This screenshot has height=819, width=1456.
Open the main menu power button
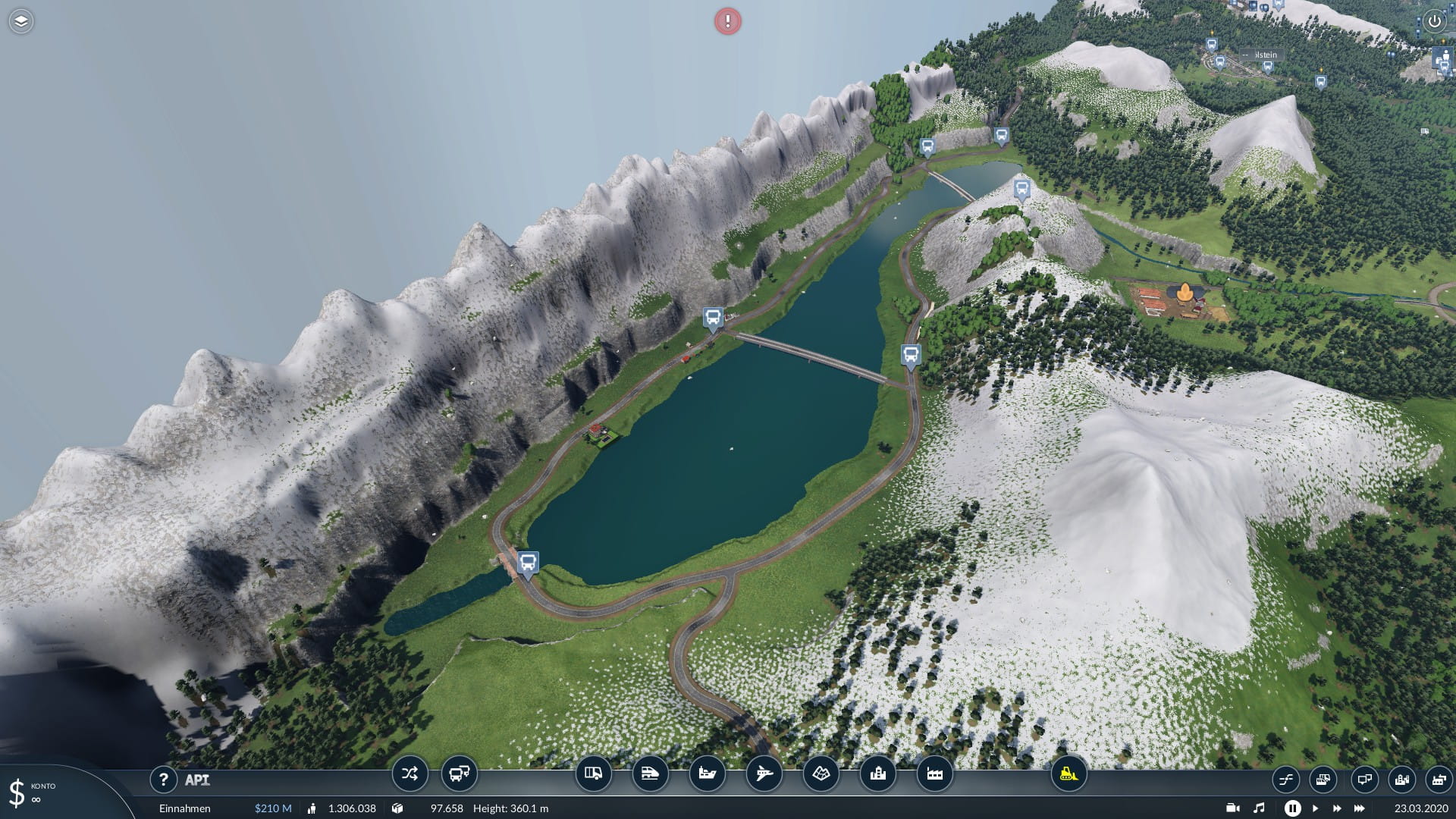pyautogui.click(x=1434, y=21)
